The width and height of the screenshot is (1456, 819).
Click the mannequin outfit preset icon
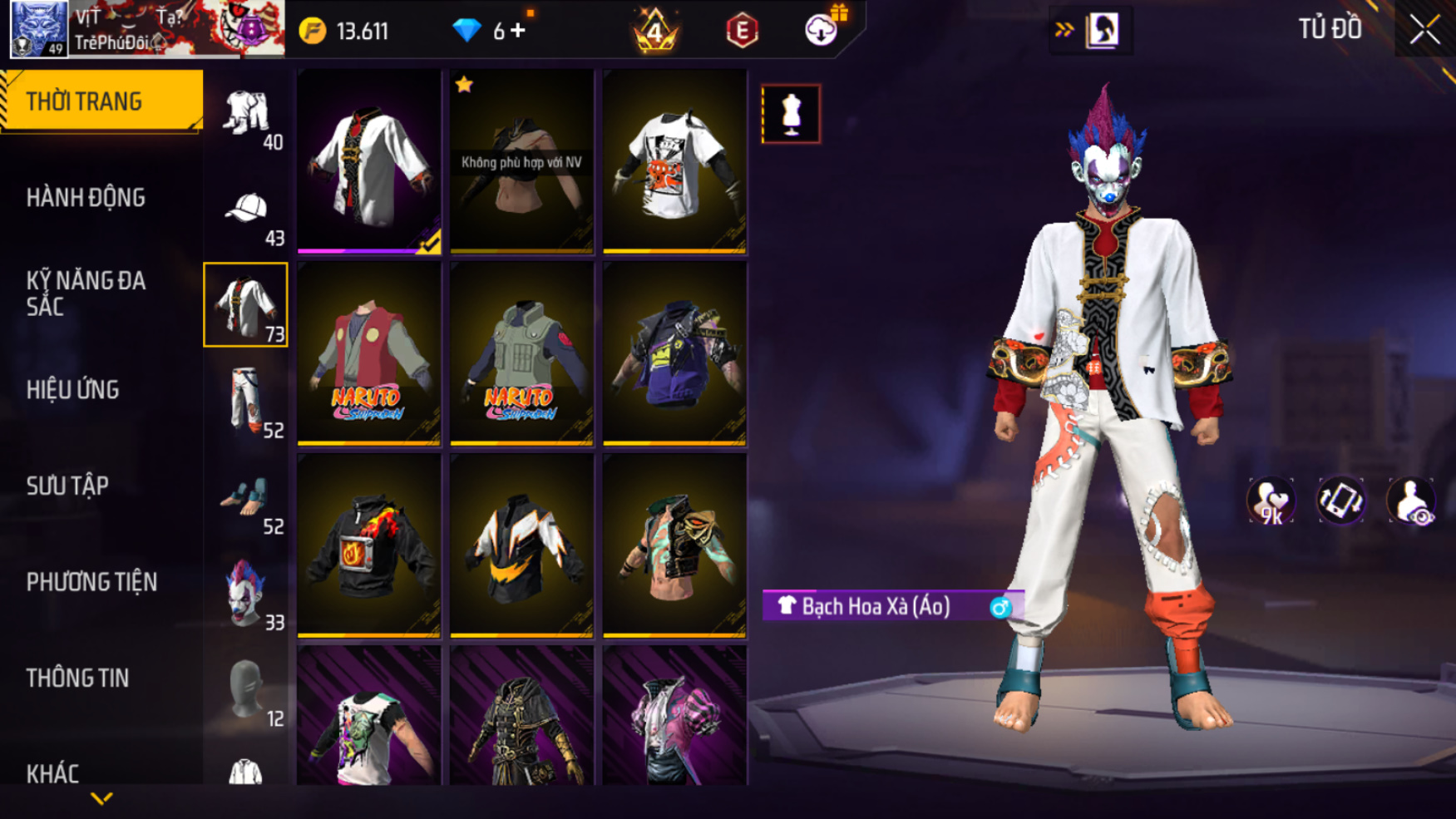pos(791,114)
